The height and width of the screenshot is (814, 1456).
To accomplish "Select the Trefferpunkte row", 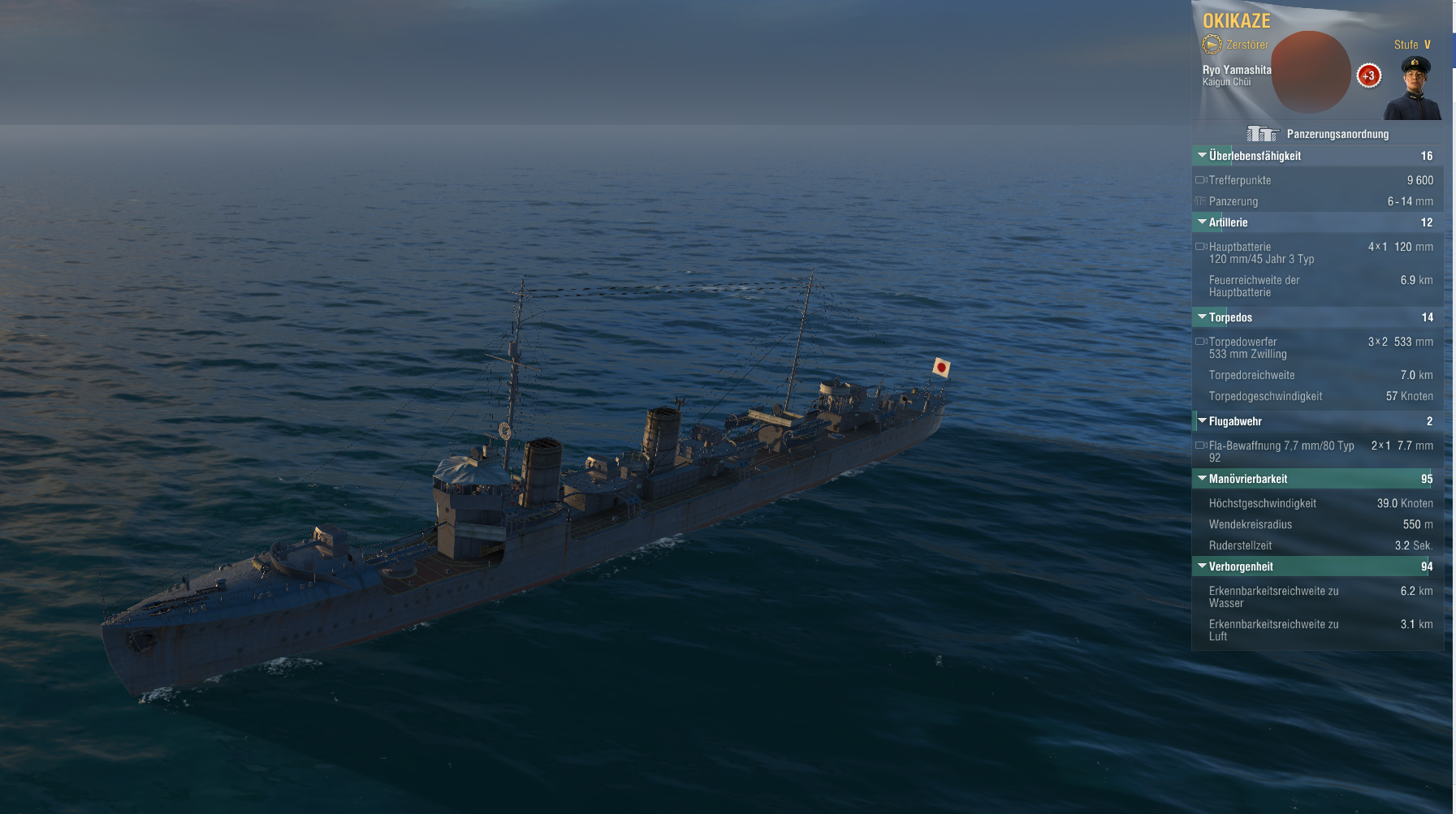I will coord(1316,180).
